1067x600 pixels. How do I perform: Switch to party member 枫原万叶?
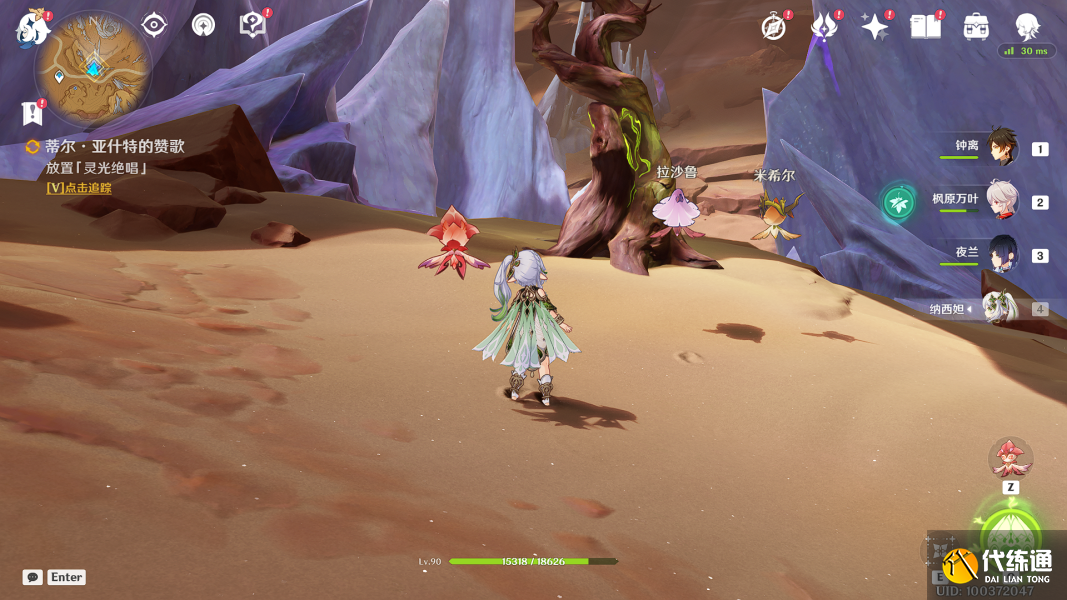(1001, 201)
